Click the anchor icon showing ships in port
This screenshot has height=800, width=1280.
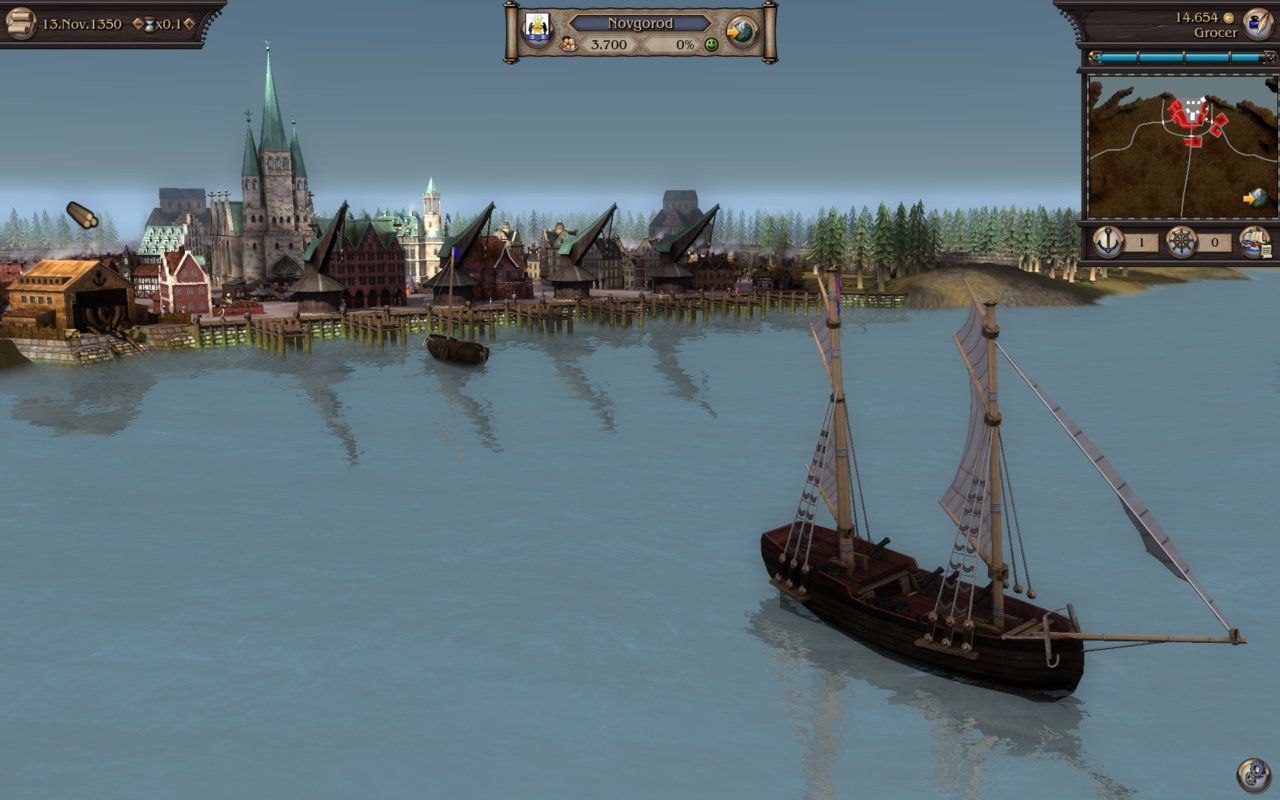click(1108, 241)
